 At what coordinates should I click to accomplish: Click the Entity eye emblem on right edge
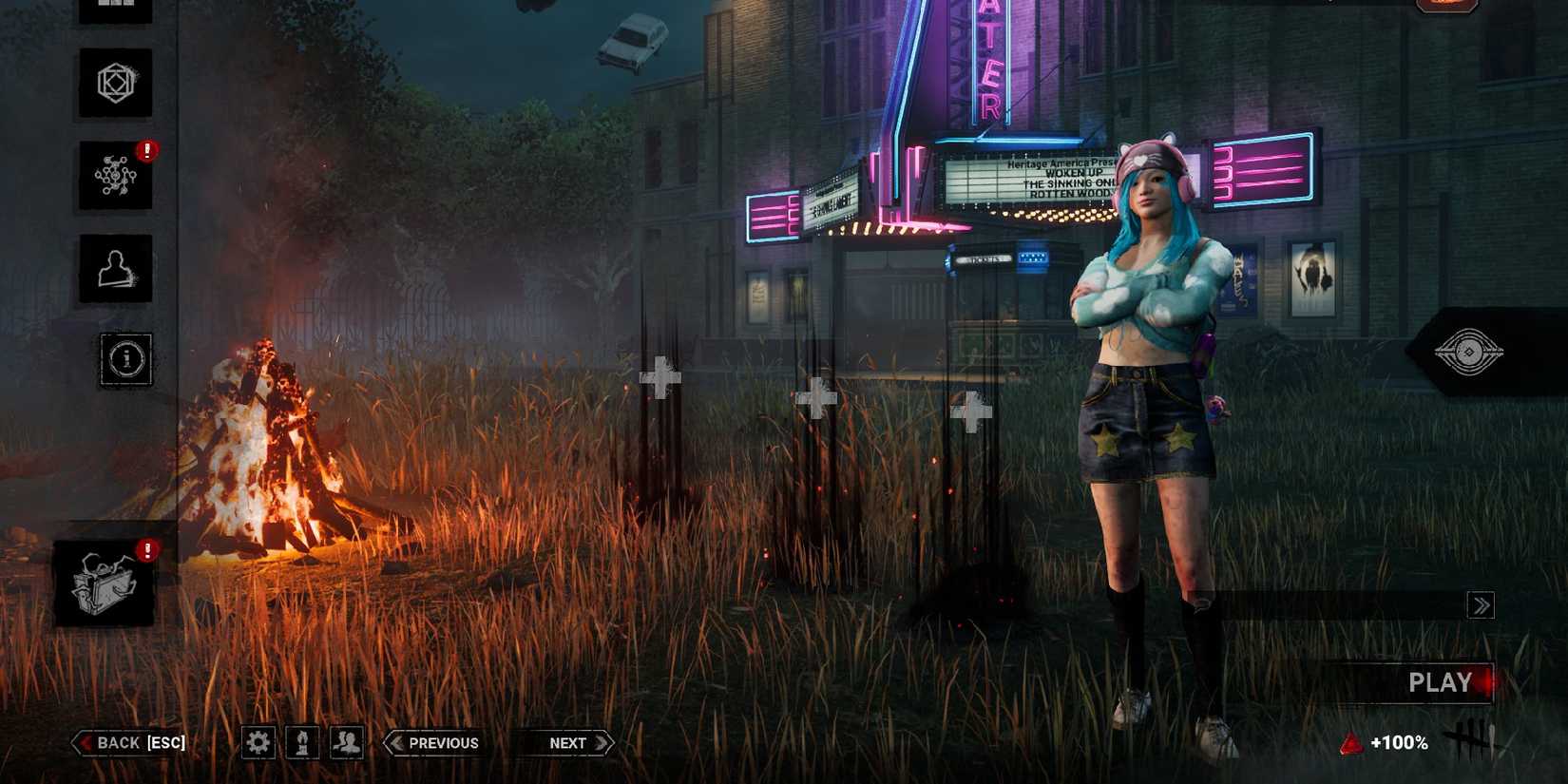click(x=1468, y=352)
